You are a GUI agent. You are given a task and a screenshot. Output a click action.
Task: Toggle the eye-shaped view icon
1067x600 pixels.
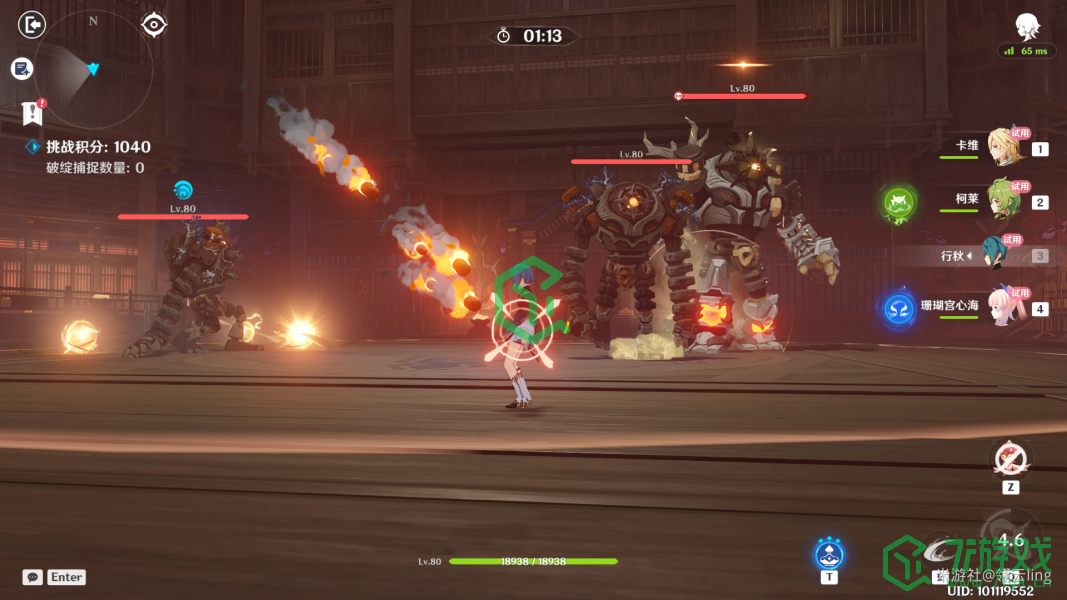154,24
